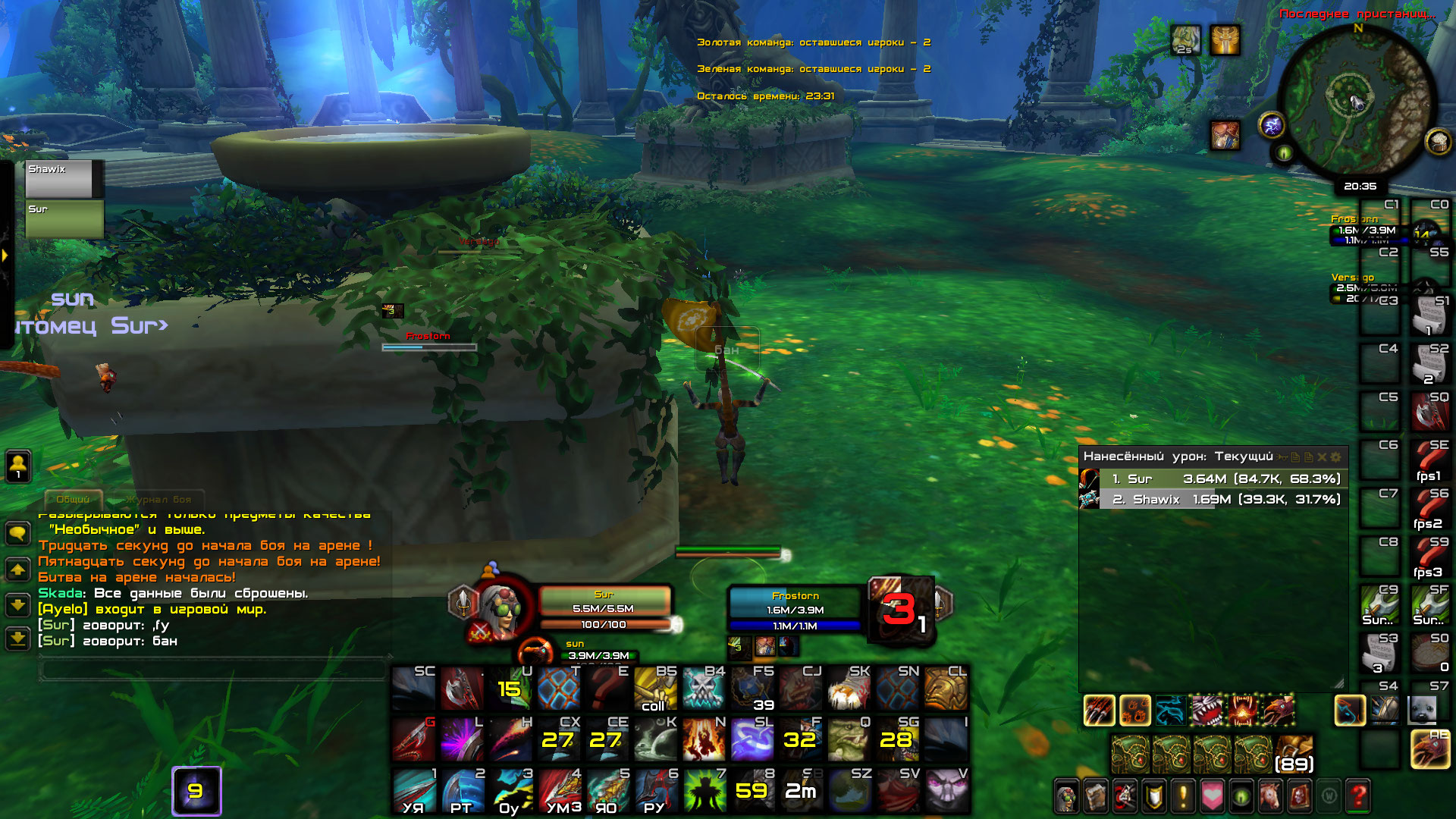Activate the pet claw attack ability
1456x819 pixels.
tap(1099, 711)
